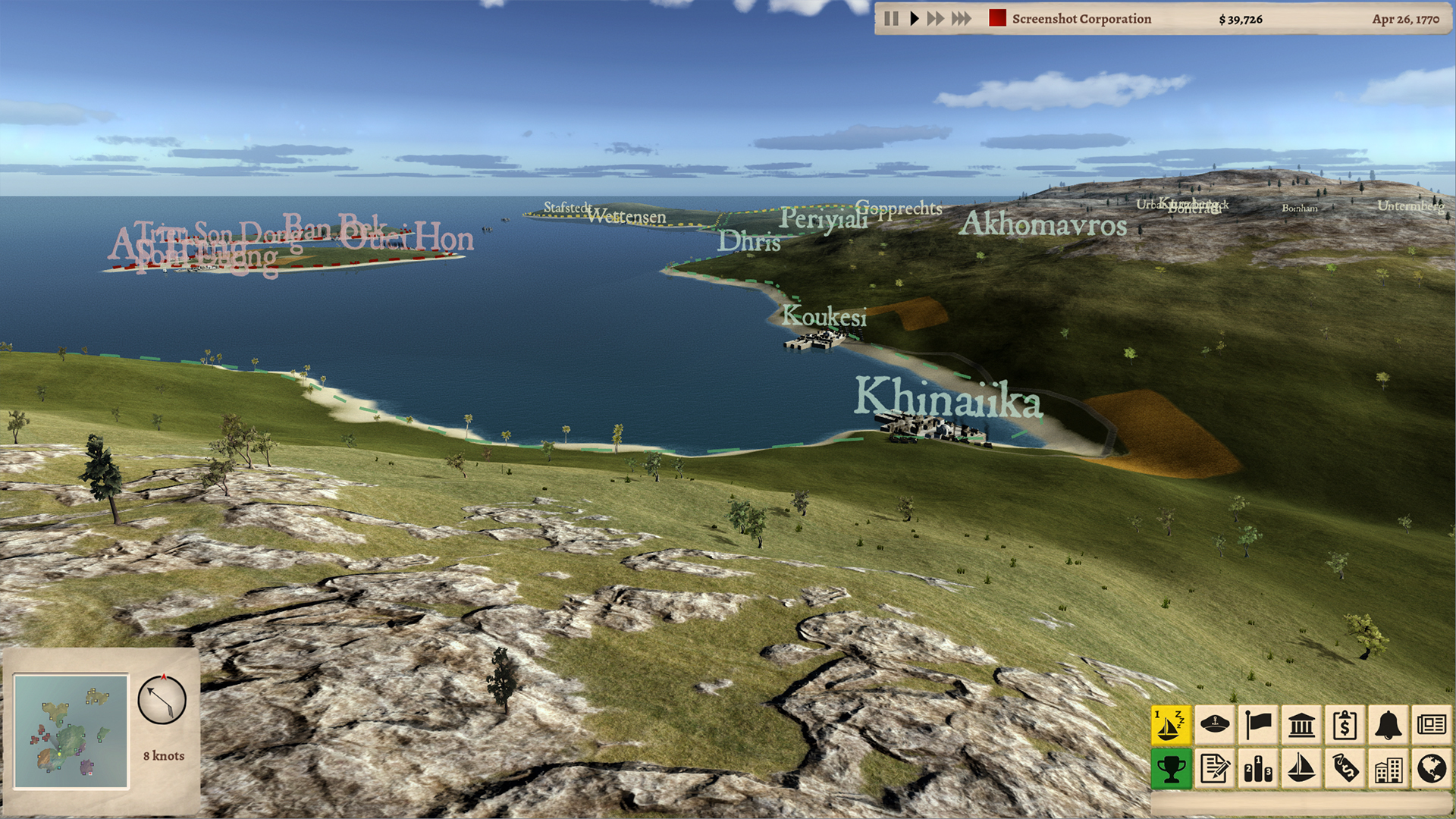Show the podium rankings

(1258, 769)
